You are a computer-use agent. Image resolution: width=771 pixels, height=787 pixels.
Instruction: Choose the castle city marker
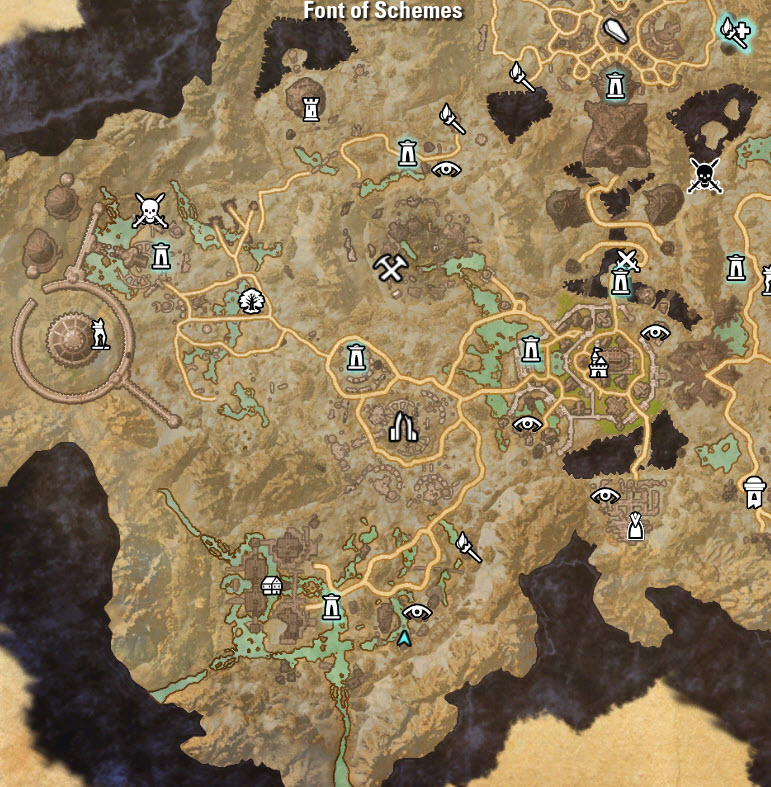point(598,363)
